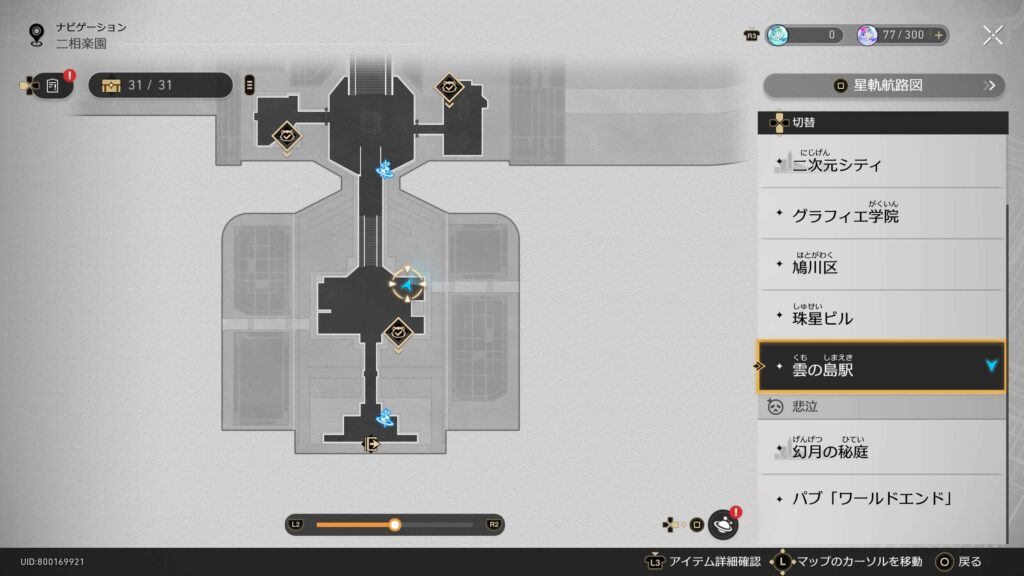Click the map zoom slider handle
The height and width of the screenshot is (576, 1024).
(x=395, y=525)
